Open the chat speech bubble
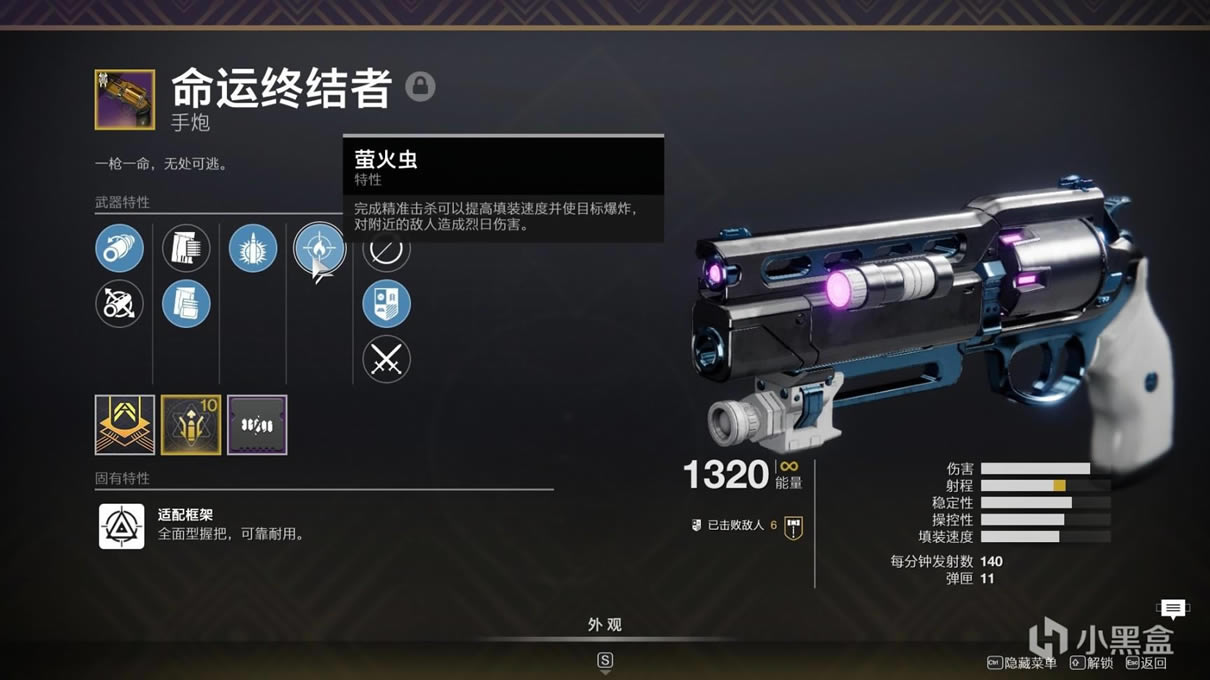The height and width of the screenshot is (680, 1210). [x=1173, y=608]
